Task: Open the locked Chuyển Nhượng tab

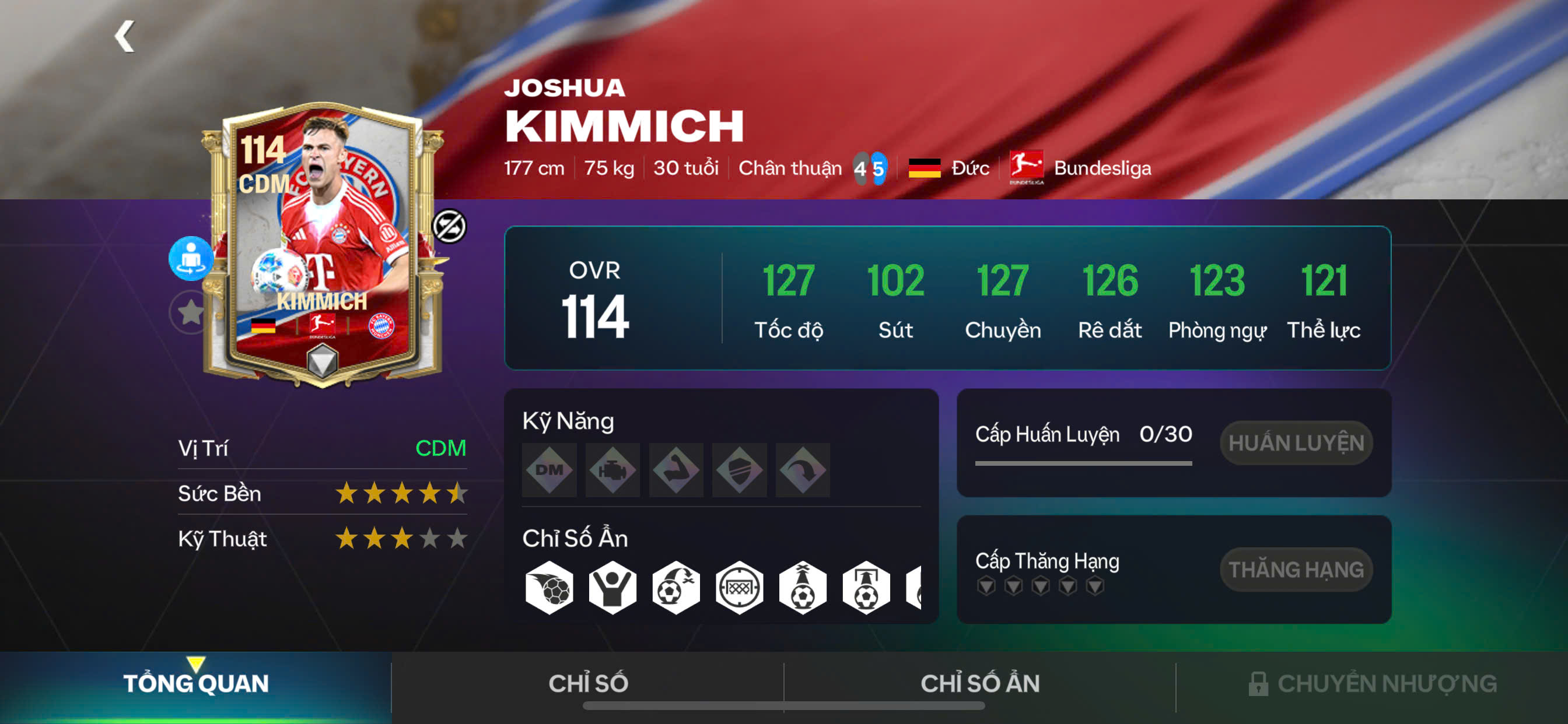Action: [1372, 683]
